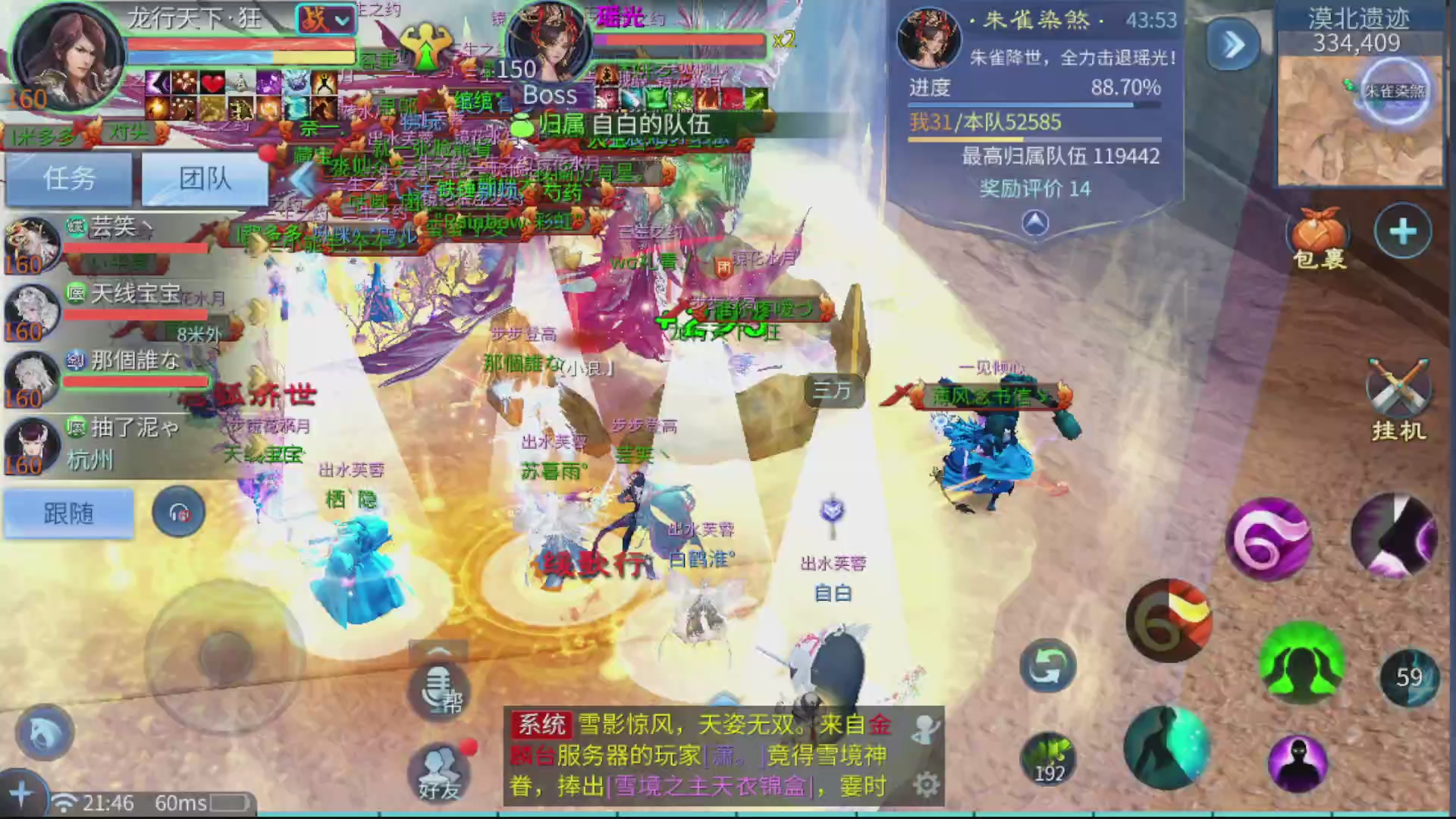This screenshot has height=819, width=1456.
Task: Expand the 朱雀染煞 event panel with blue chevron
Action: (1233, 44)
